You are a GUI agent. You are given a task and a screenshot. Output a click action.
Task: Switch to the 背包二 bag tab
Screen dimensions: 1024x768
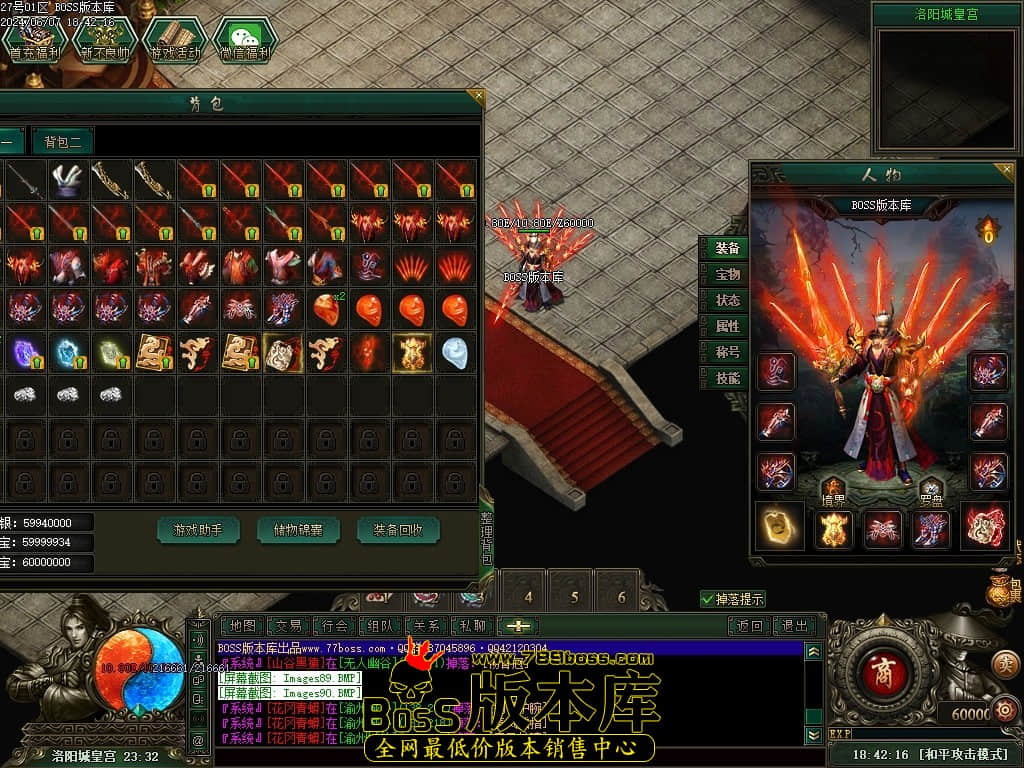62,141
